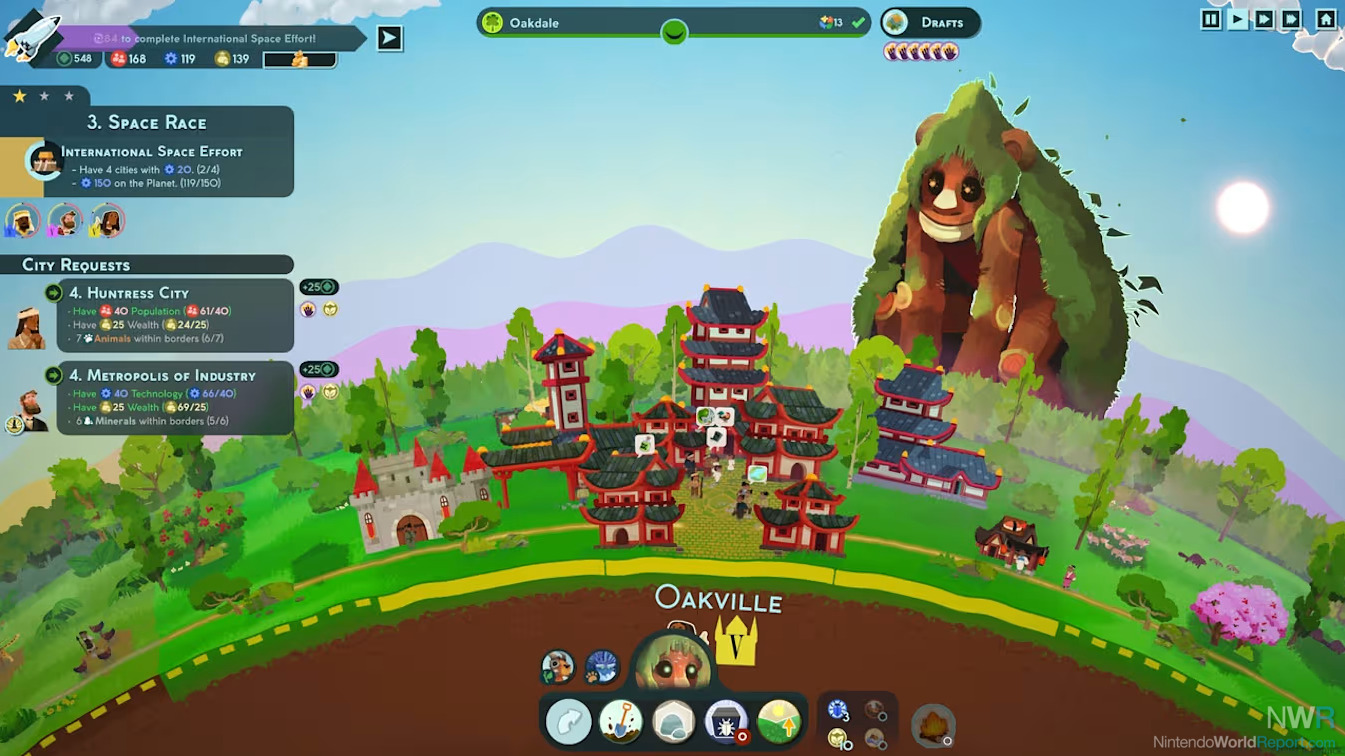
Task: Select the Oakdale city banner
Action: point(672,23)
